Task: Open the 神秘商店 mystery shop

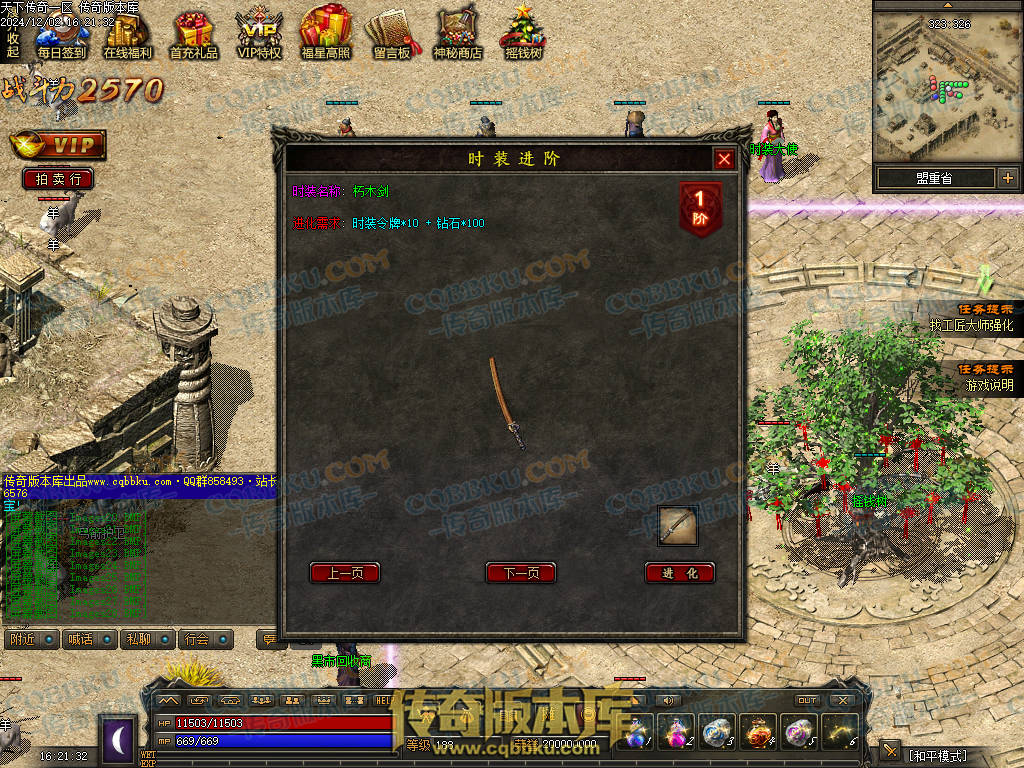Action: coord(457,37)
